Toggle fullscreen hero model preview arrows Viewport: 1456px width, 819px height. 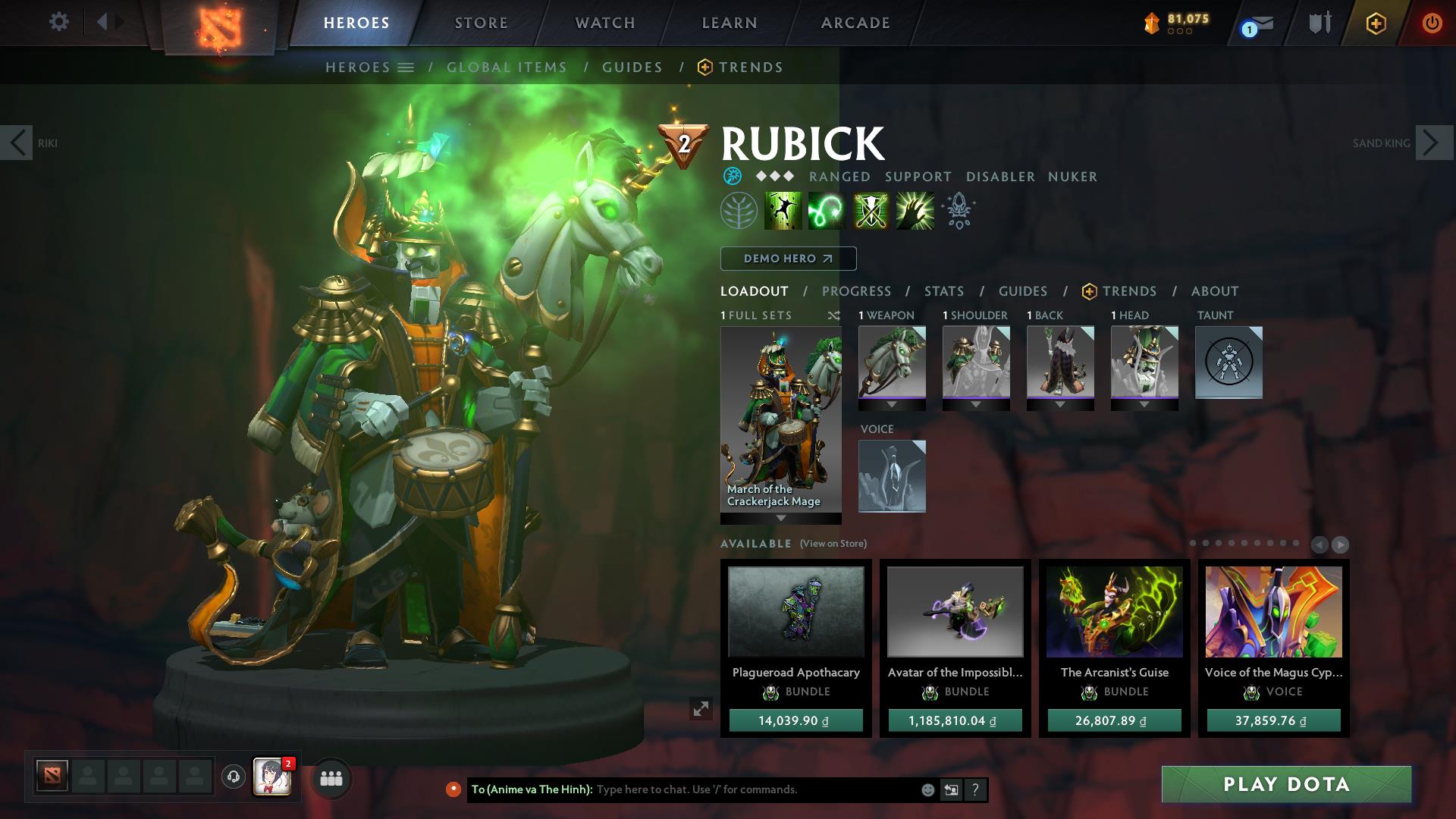(701, 709)
